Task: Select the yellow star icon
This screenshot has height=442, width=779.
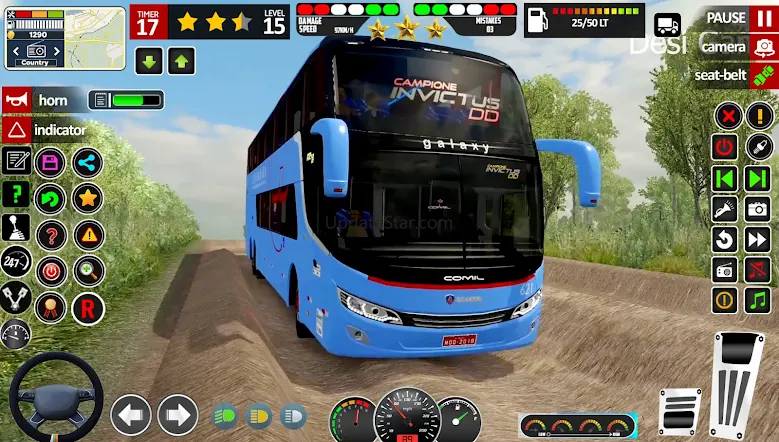Action: [x=87, y=198]
